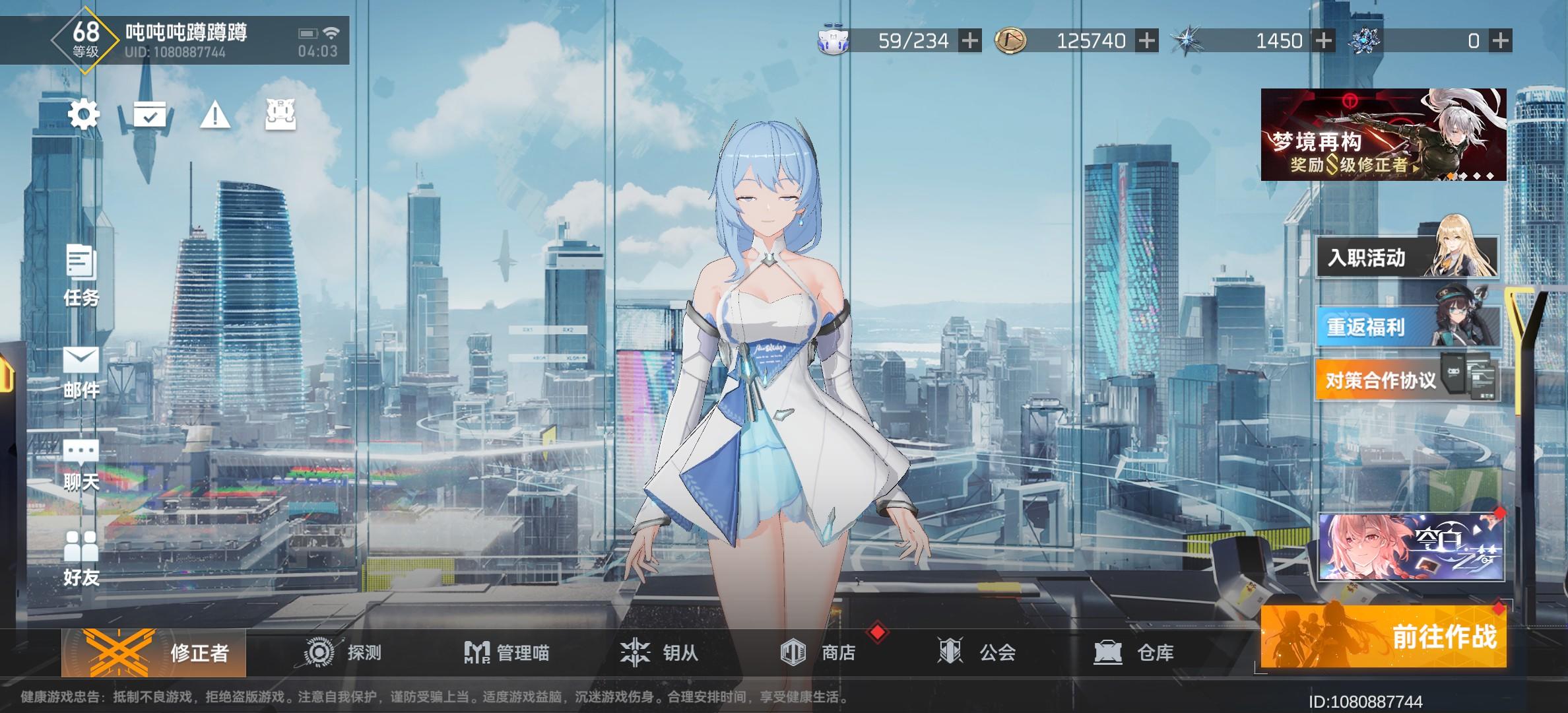
Task: Open the notice warning icon
Action: pos(215,116)
